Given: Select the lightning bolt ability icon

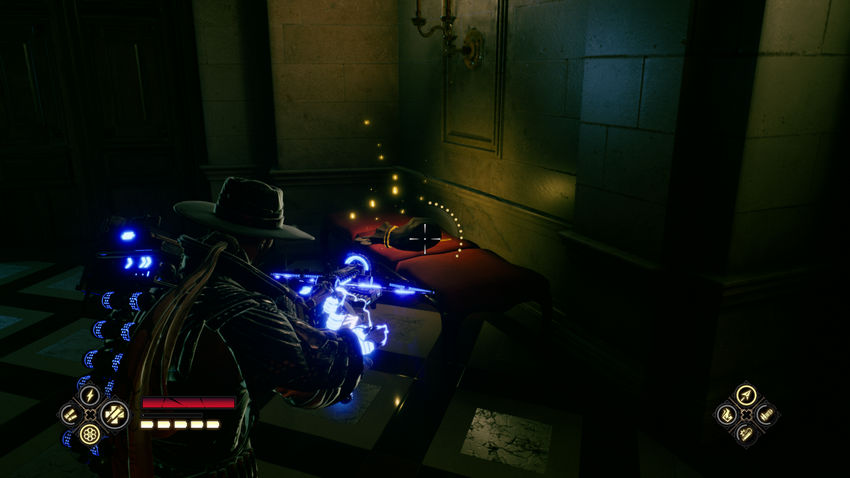Looking at the screenshot, I should click(x=90, y=396).
